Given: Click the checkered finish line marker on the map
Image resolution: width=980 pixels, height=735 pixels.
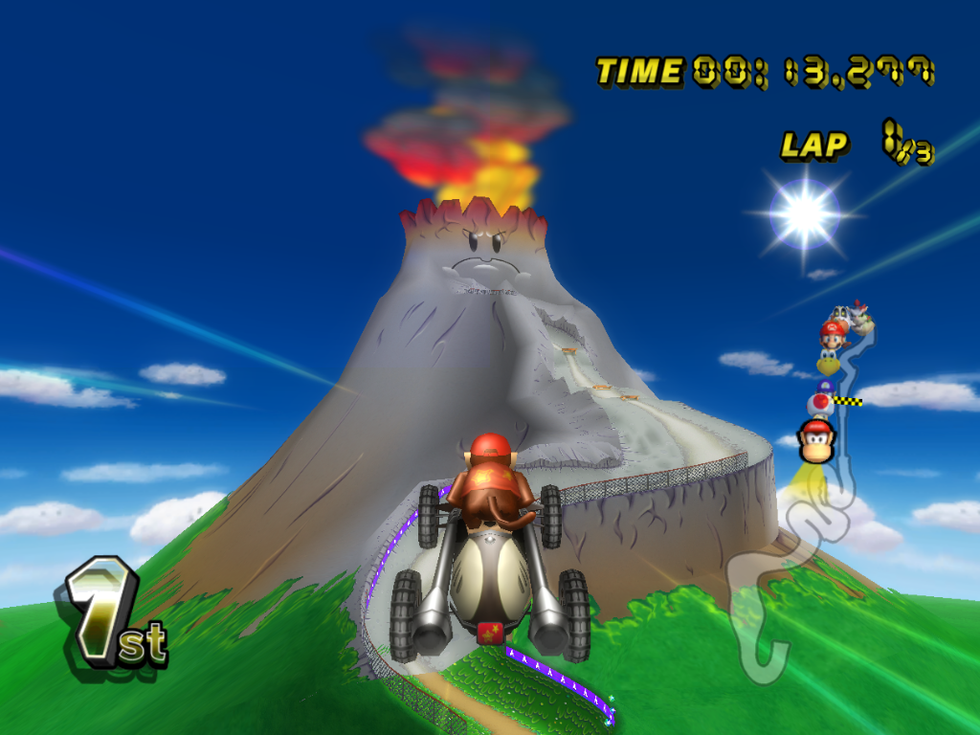Looking at the screenshot, I should pyautogui.click(x=849, y=400).
